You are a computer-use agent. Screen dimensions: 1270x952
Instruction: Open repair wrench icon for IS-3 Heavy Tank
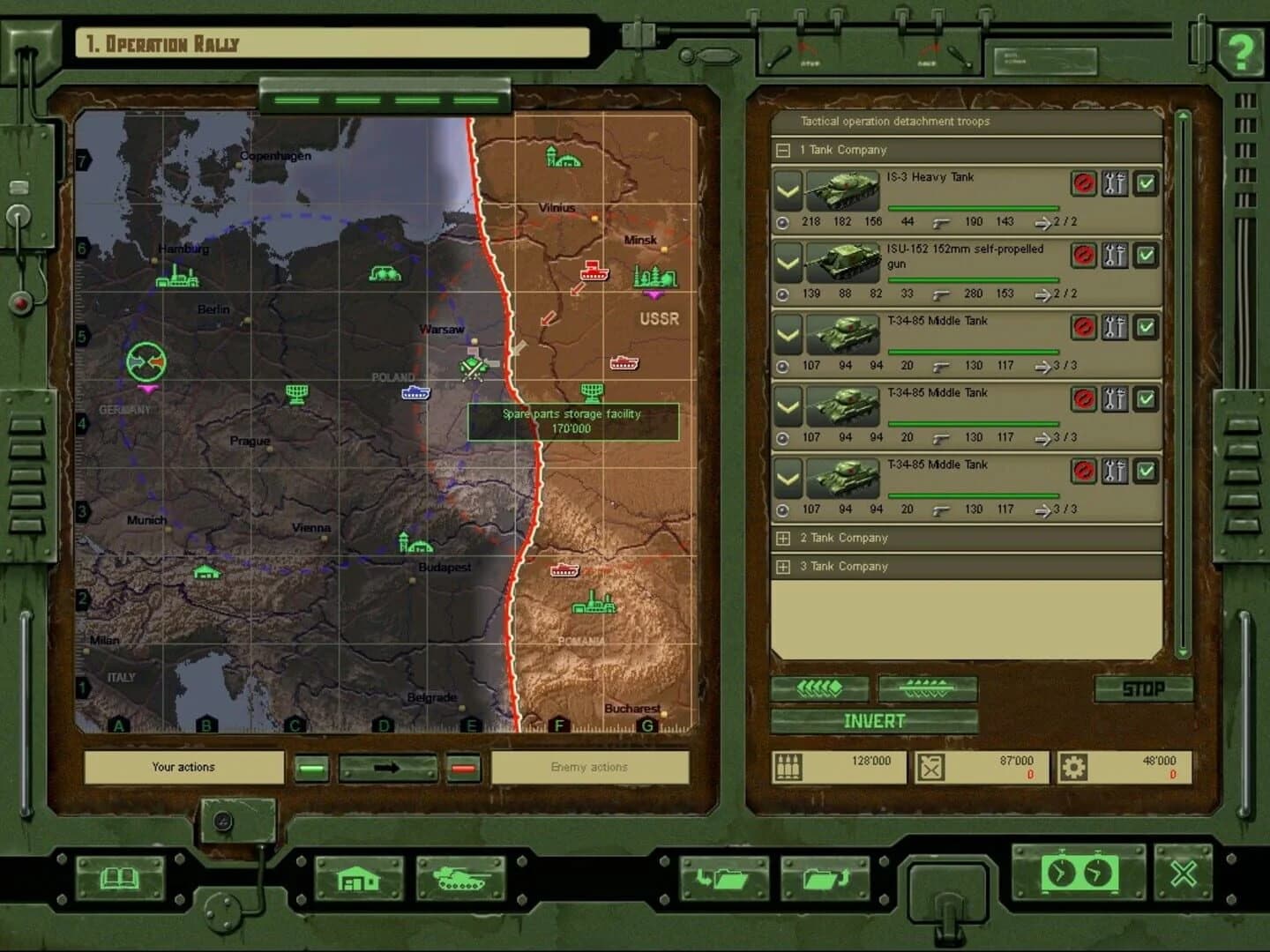pyautogui.click(x=1114, y=184)
